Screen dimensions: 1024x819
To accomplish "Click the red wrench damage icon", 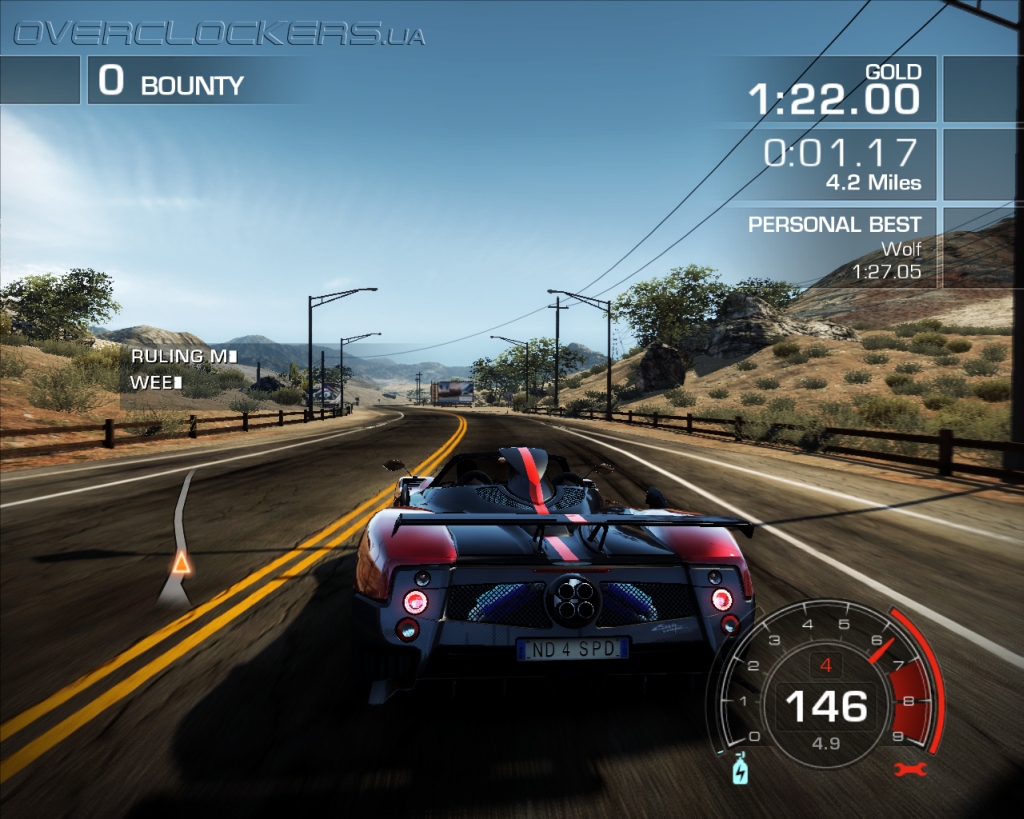I will pyautogui.click(x=912, y=769).
